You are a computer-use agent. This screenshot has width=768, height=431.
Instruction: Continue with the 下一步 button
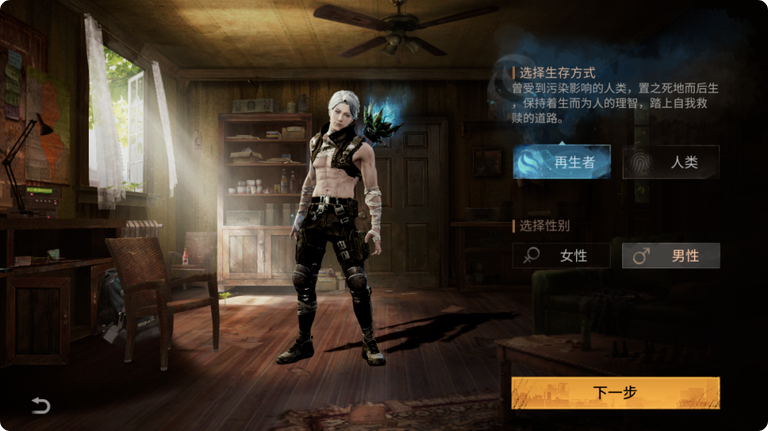click(615, 393)
